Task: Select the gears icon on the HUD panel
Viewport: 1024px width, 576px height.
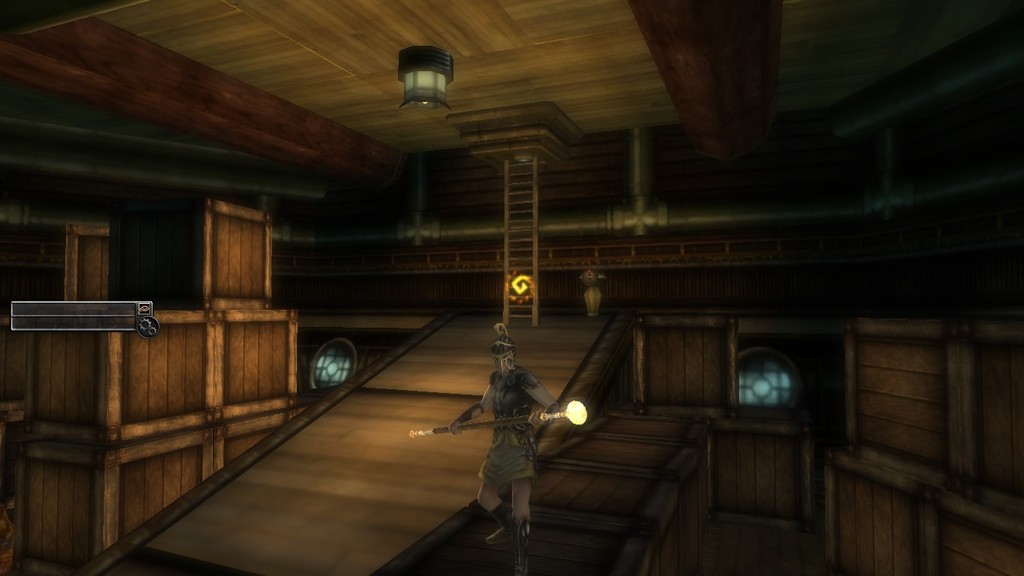Action: pos(148,326)
